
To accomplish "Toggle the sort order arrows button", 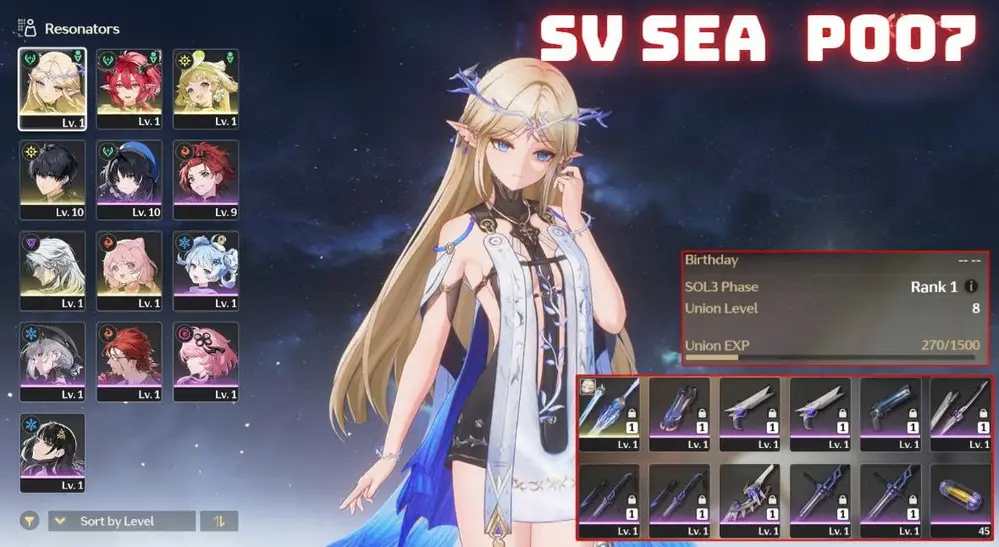I will (x=217, y=521).
